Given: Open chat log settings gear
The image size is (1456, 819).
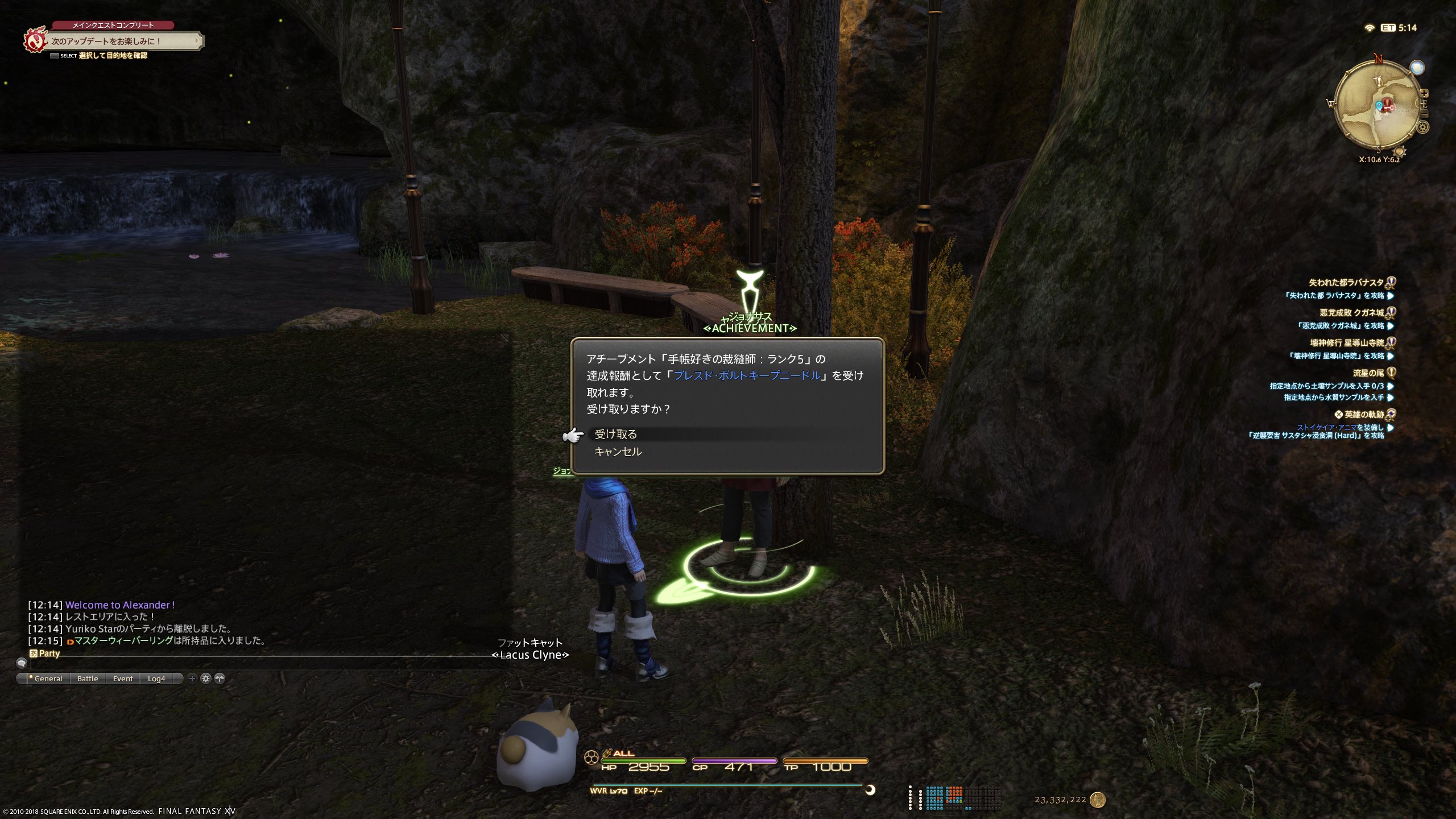Looking at the screenshot, I should pyautogui.click(x=206, y=678).
